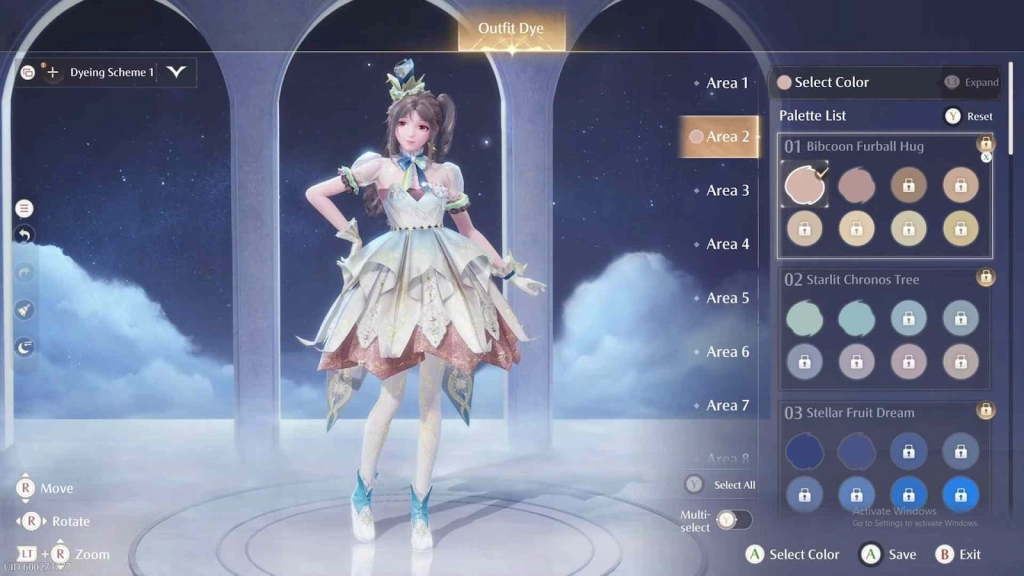Toggle the Multi-select switch
The width and height of the screenshot is (1024, 576).
click(x=734, y=520)
